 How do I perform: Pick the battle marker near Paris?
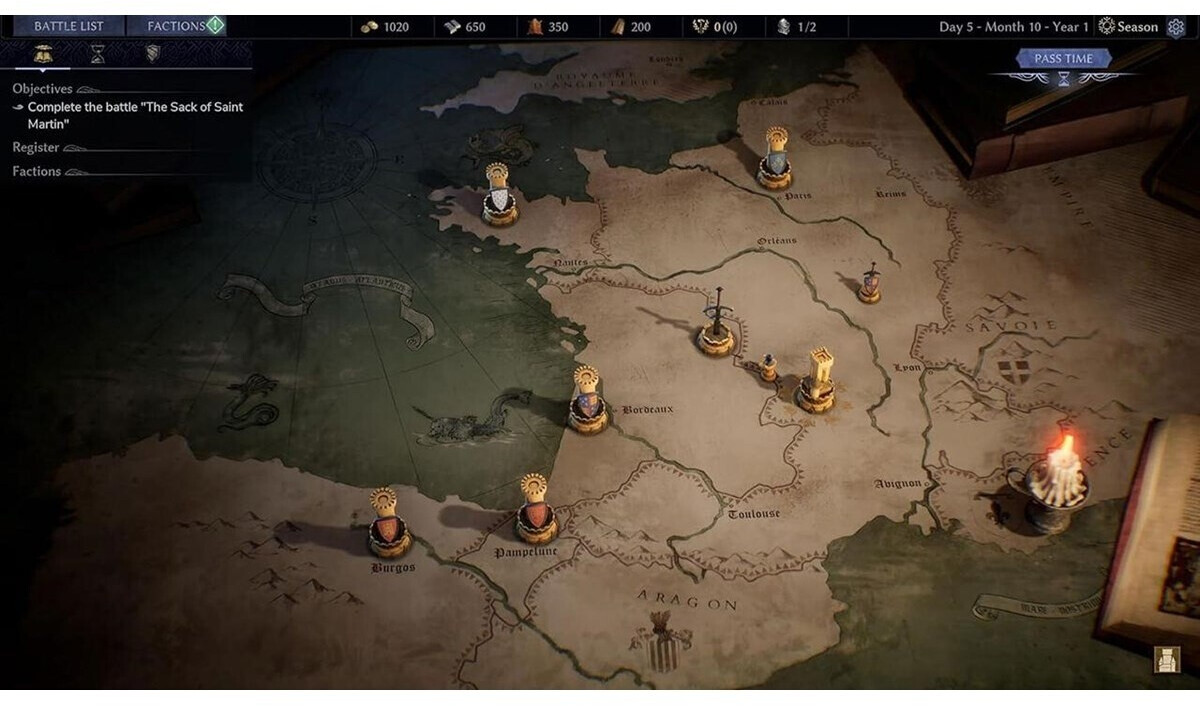pos(775,160)
